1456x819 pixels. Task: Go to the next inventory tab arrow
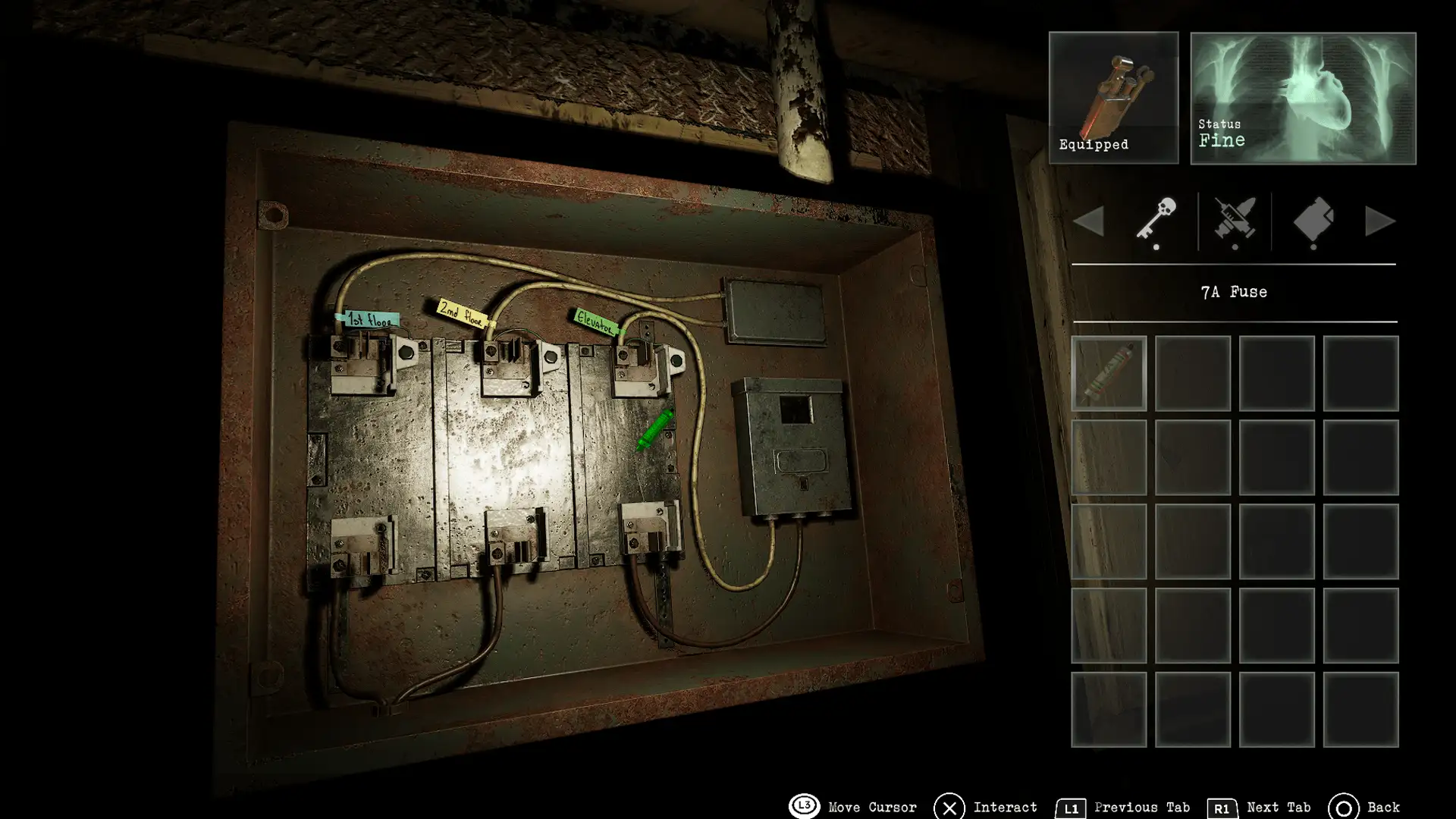pos(1379,221)
